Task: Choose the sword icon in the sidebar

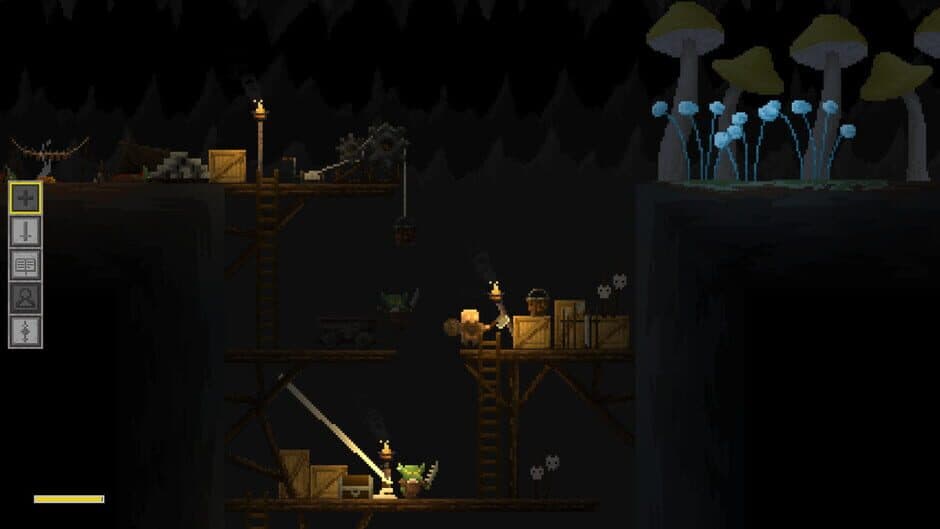Action: 25,231
